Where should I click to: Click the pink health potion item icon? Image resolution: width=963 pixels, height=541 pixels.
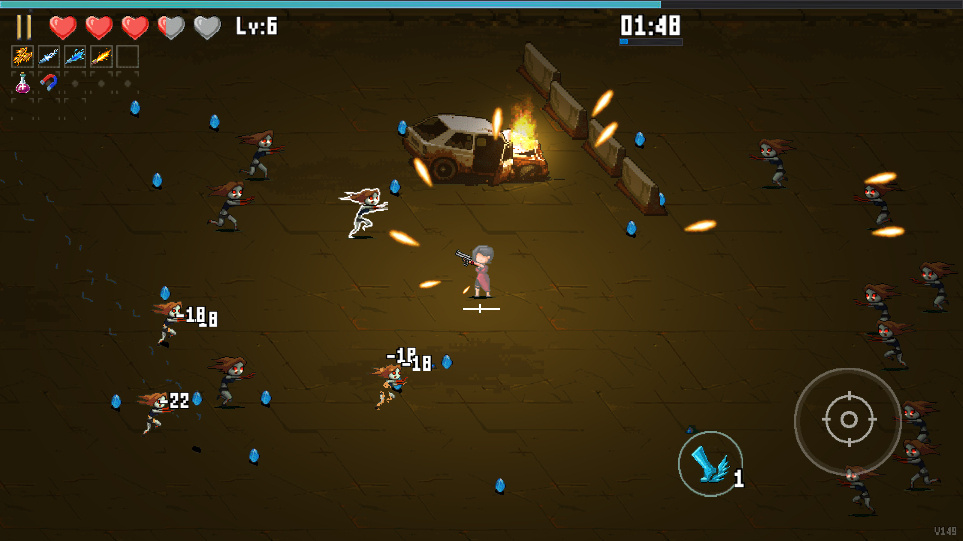23,83
